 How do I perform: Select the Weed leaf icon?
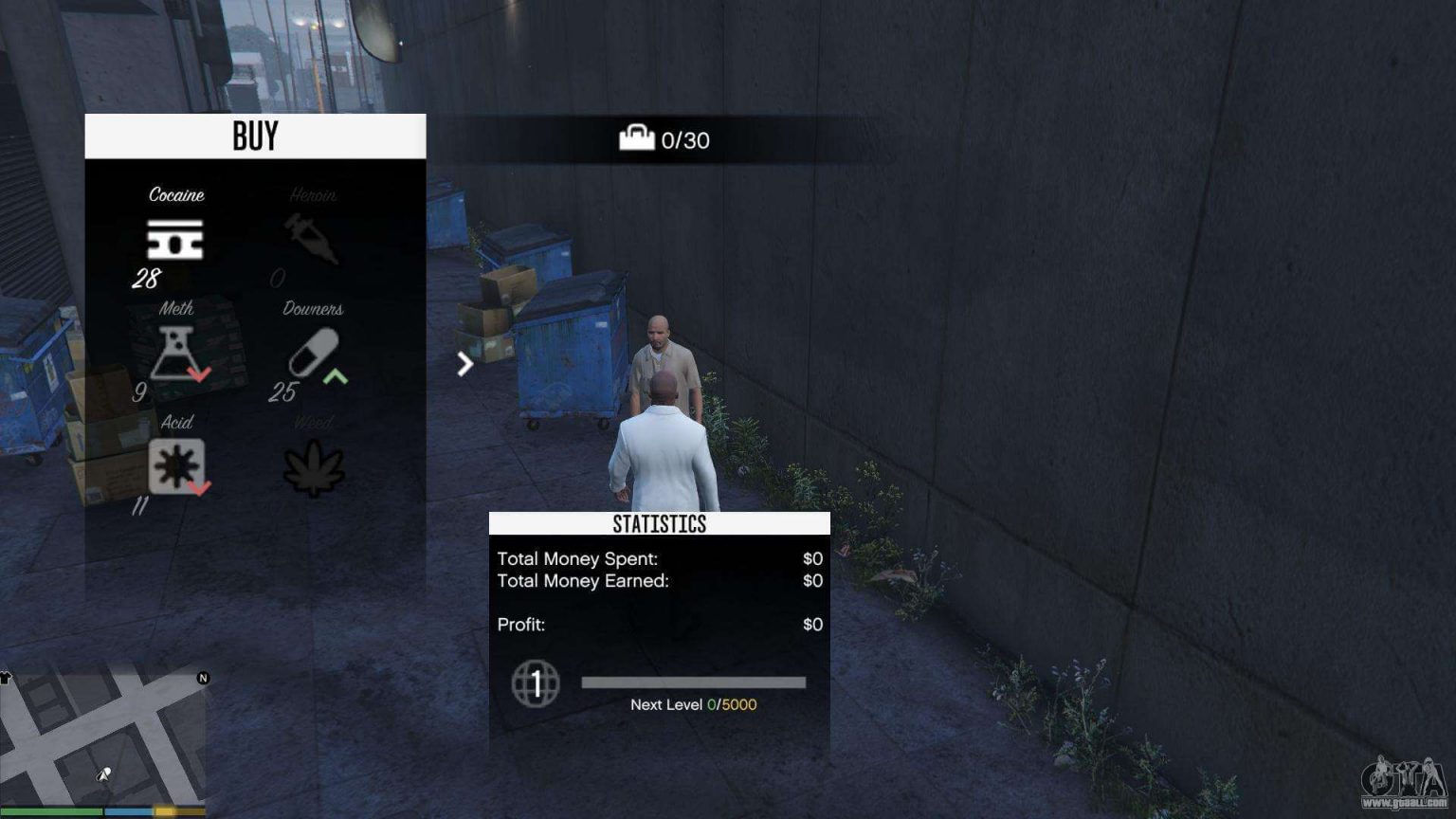(313, 466)
